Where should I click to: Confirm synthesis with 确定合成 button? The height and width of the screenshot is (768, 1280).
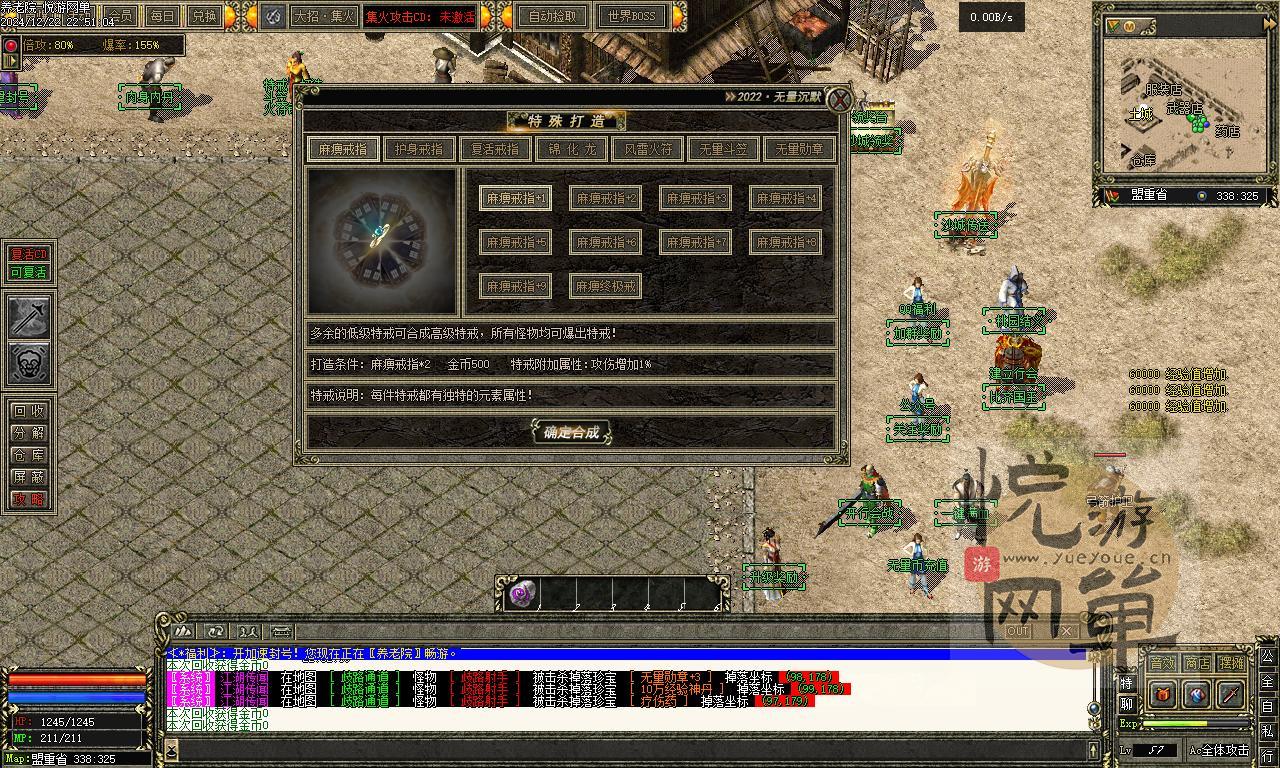pyautogui.click(x=571, y=432)
